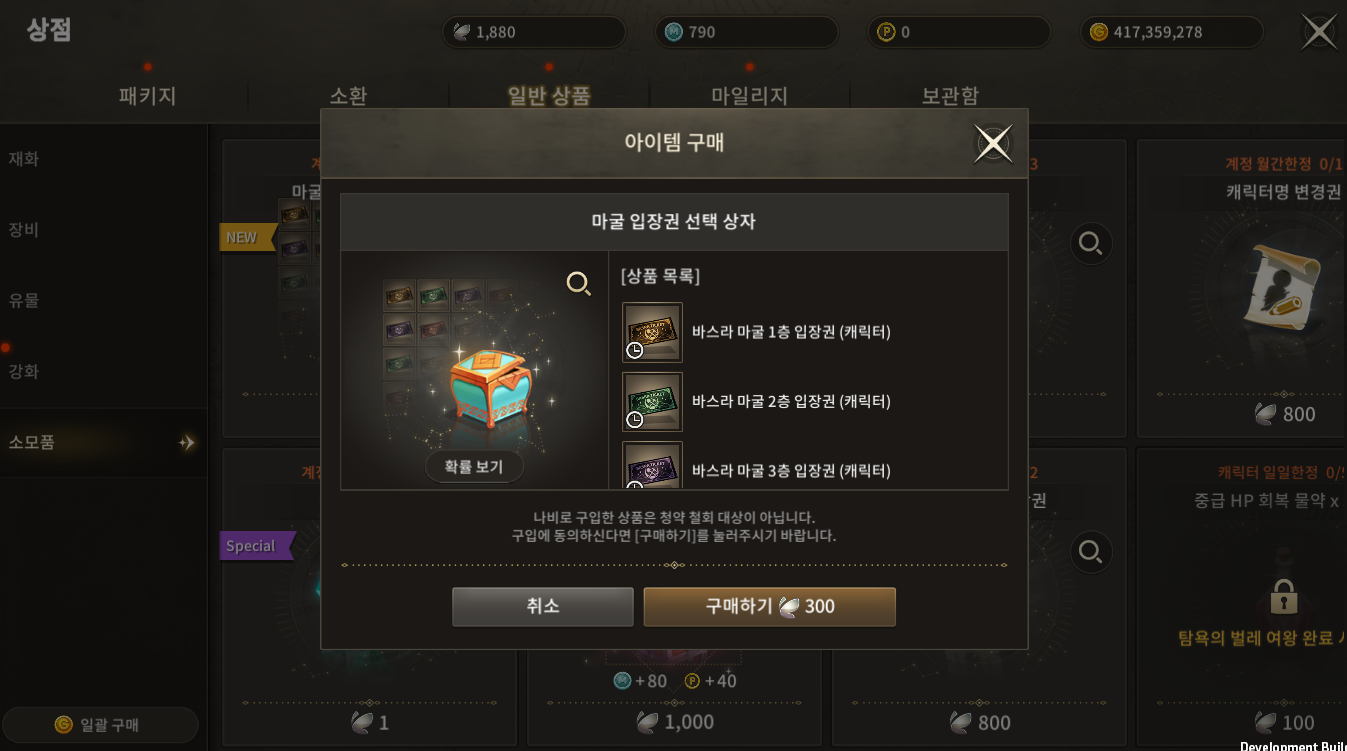Screen dimensions: 1347x751
Task: Close the 아이템 구매 dialog
Action: (x=993, y=144)
